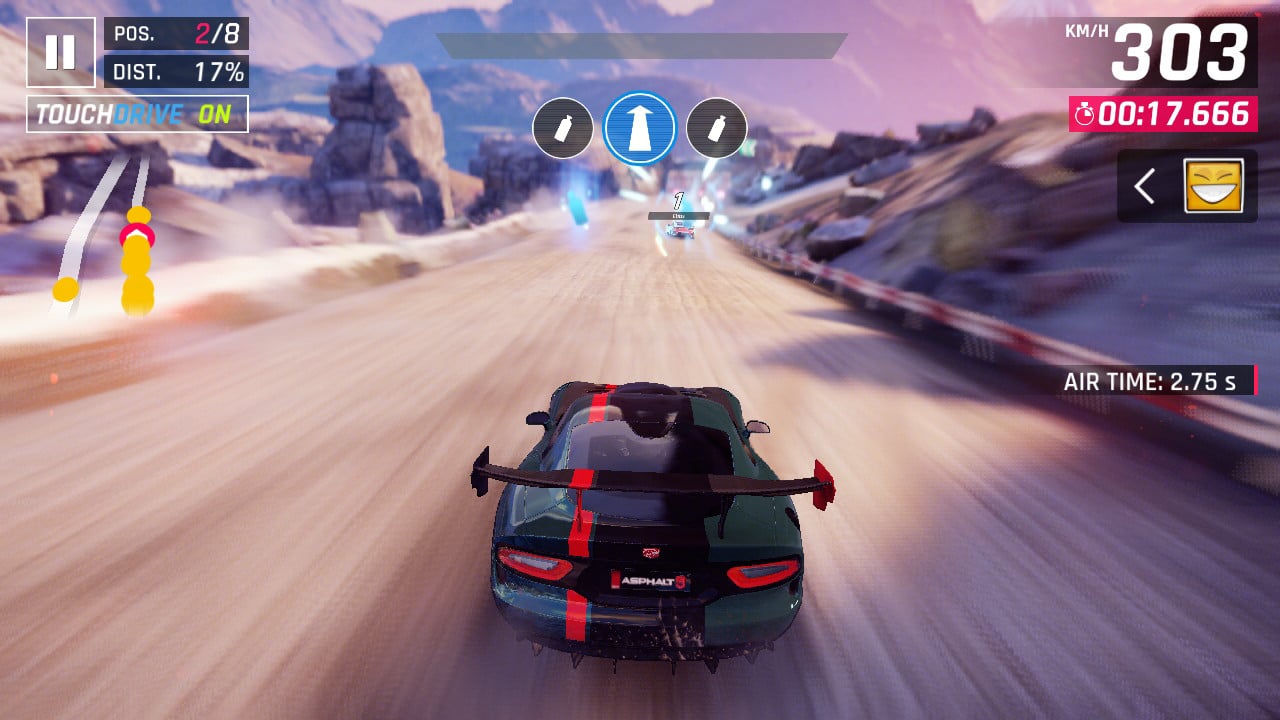
Task: Select the straight-ahead arrow route icon
Action: pos(640,128)
